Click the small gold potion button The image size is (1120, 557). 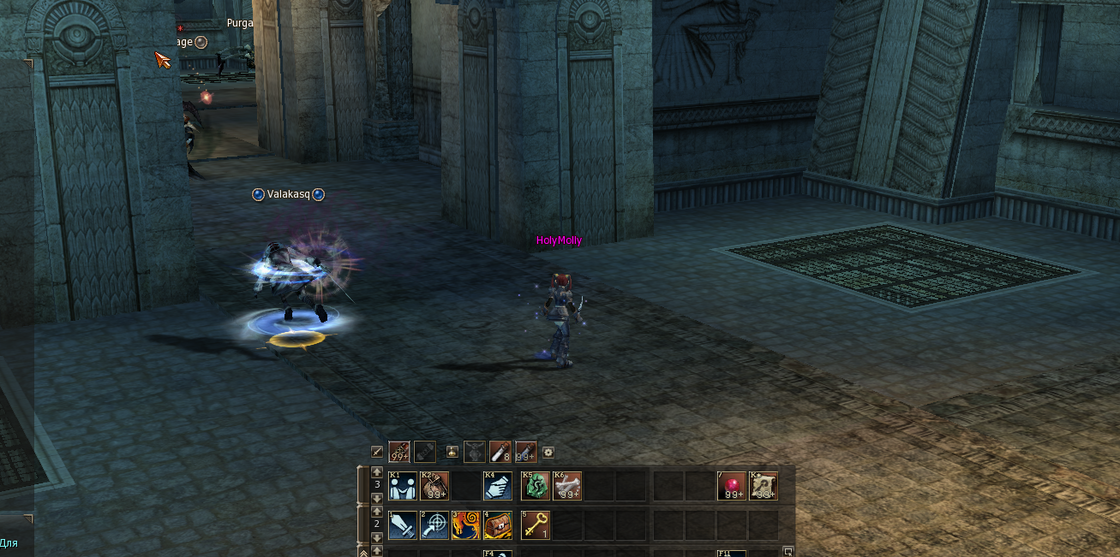tap(453, 452)
